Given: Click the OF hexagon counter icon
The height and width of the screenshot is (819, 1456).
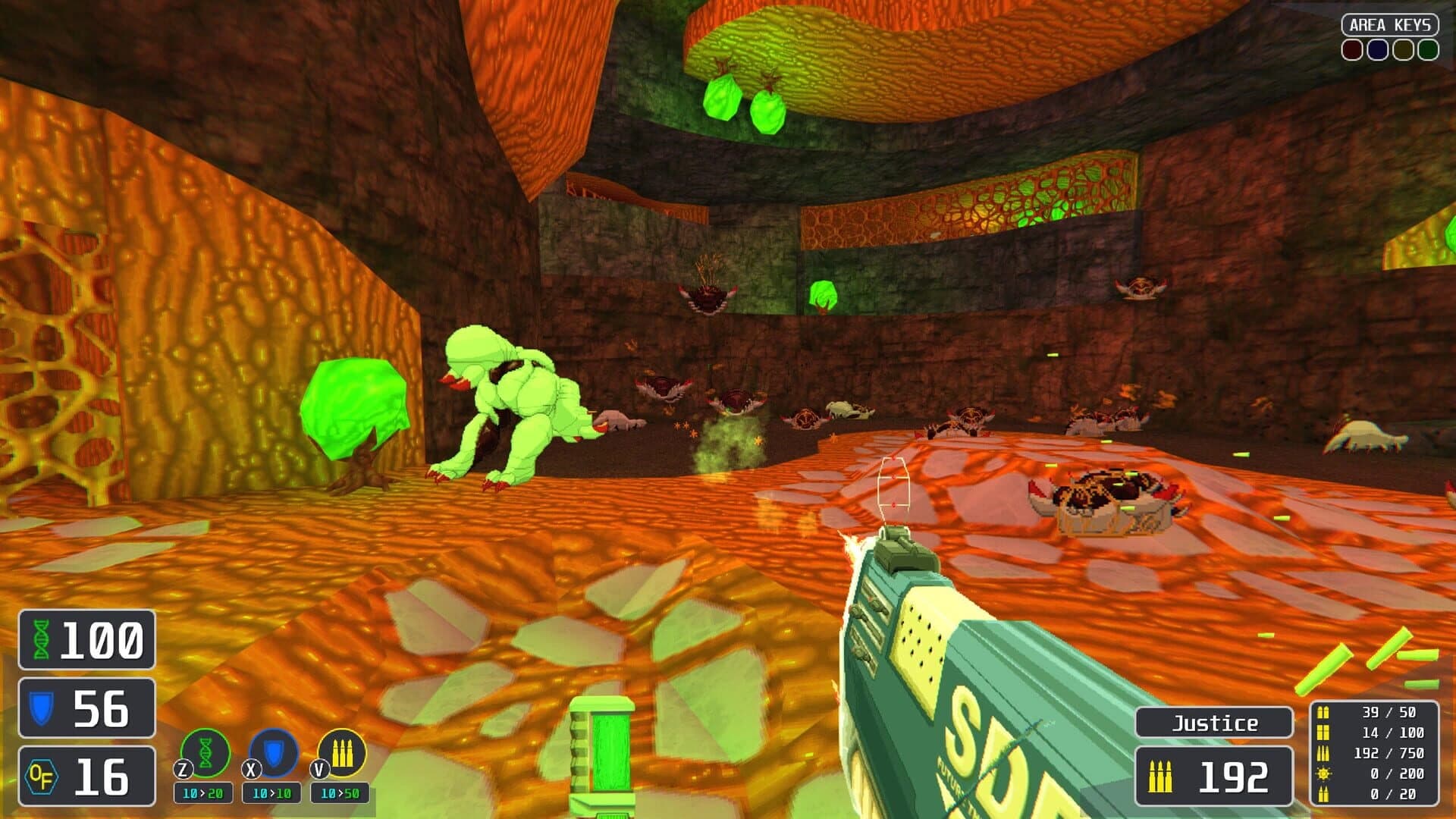Looking at the screenshot, I should 42,777.
